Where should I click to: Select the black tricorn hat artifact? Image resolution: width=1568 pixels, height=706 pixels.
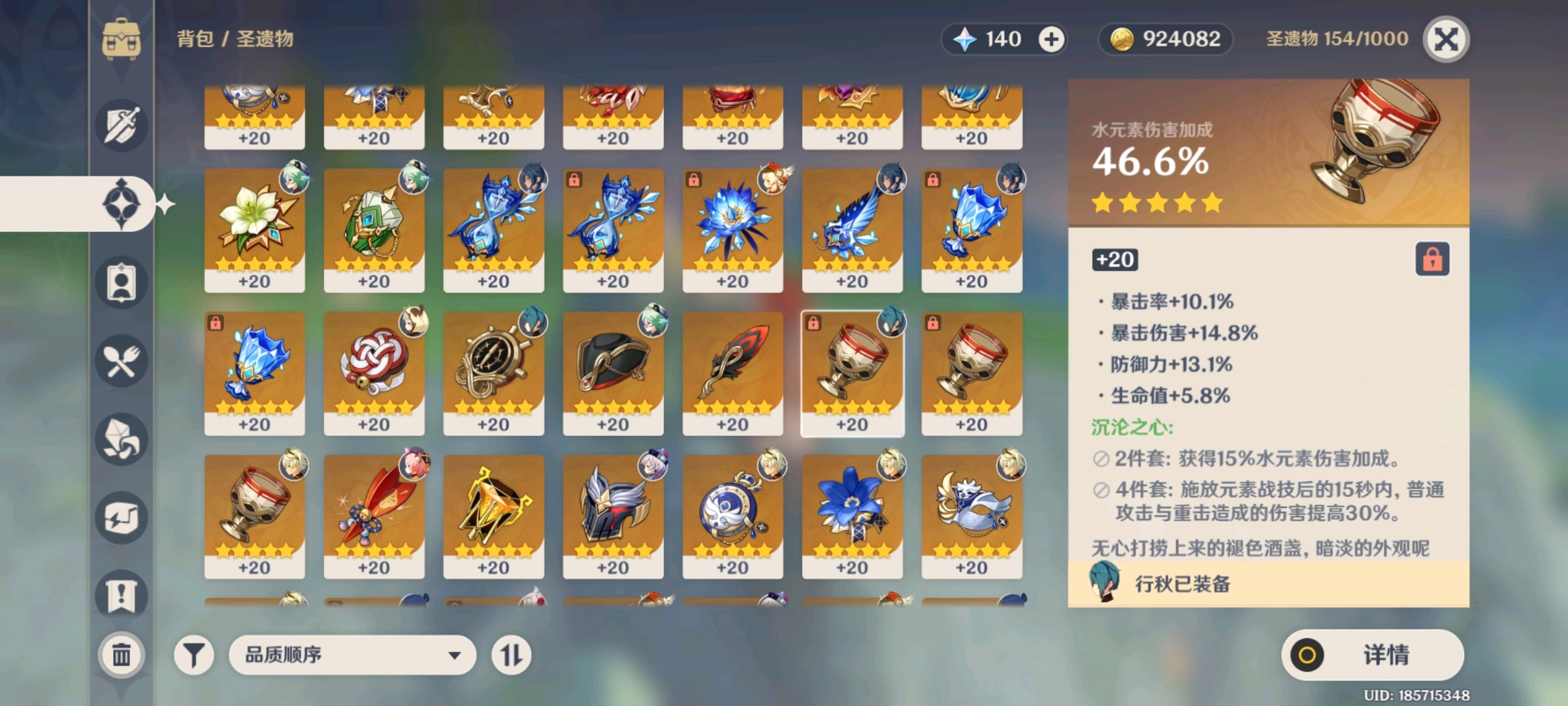click(613, 372)
